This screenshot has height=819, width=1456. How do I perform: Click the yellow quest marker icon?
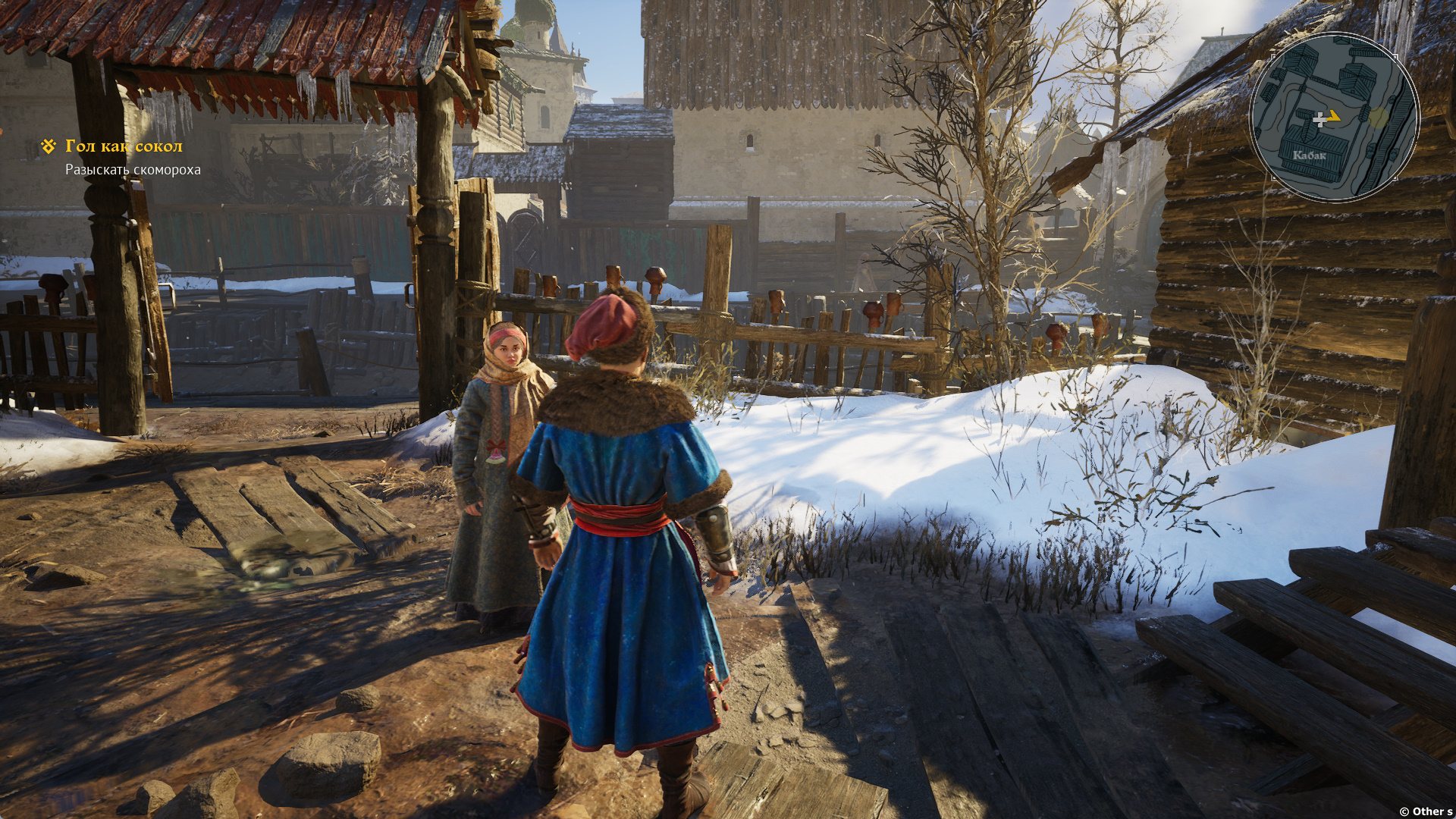(x=49, y=146)
